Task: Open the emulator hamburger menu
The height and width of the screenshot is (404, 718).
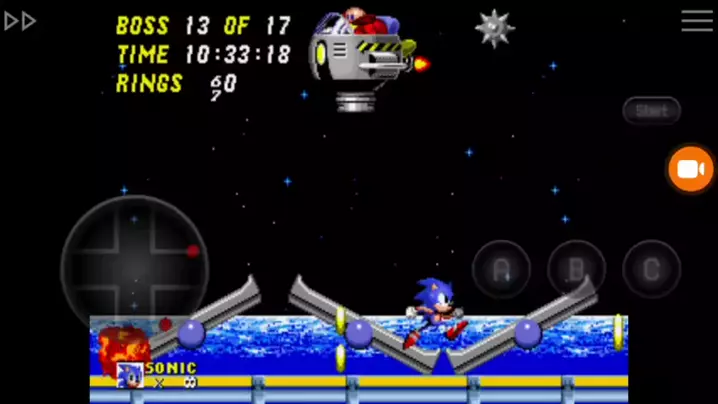Action: tap(697, 21)
